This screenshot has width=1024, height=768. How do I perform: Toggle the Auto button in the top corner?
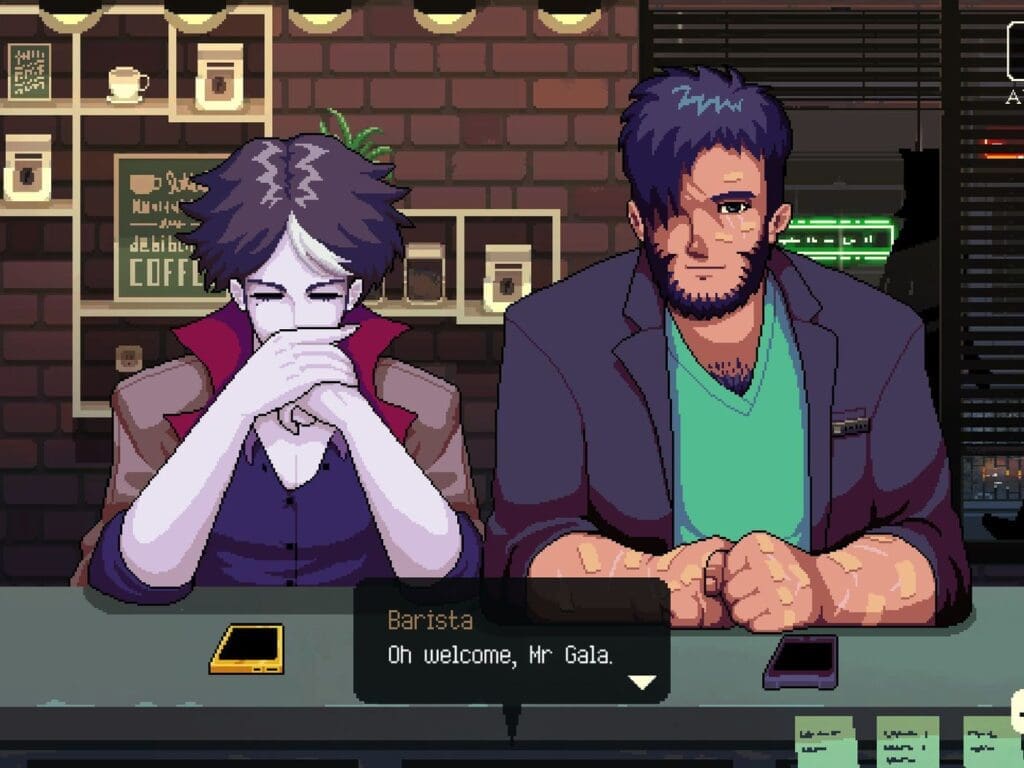click(x=1015, y=50)
